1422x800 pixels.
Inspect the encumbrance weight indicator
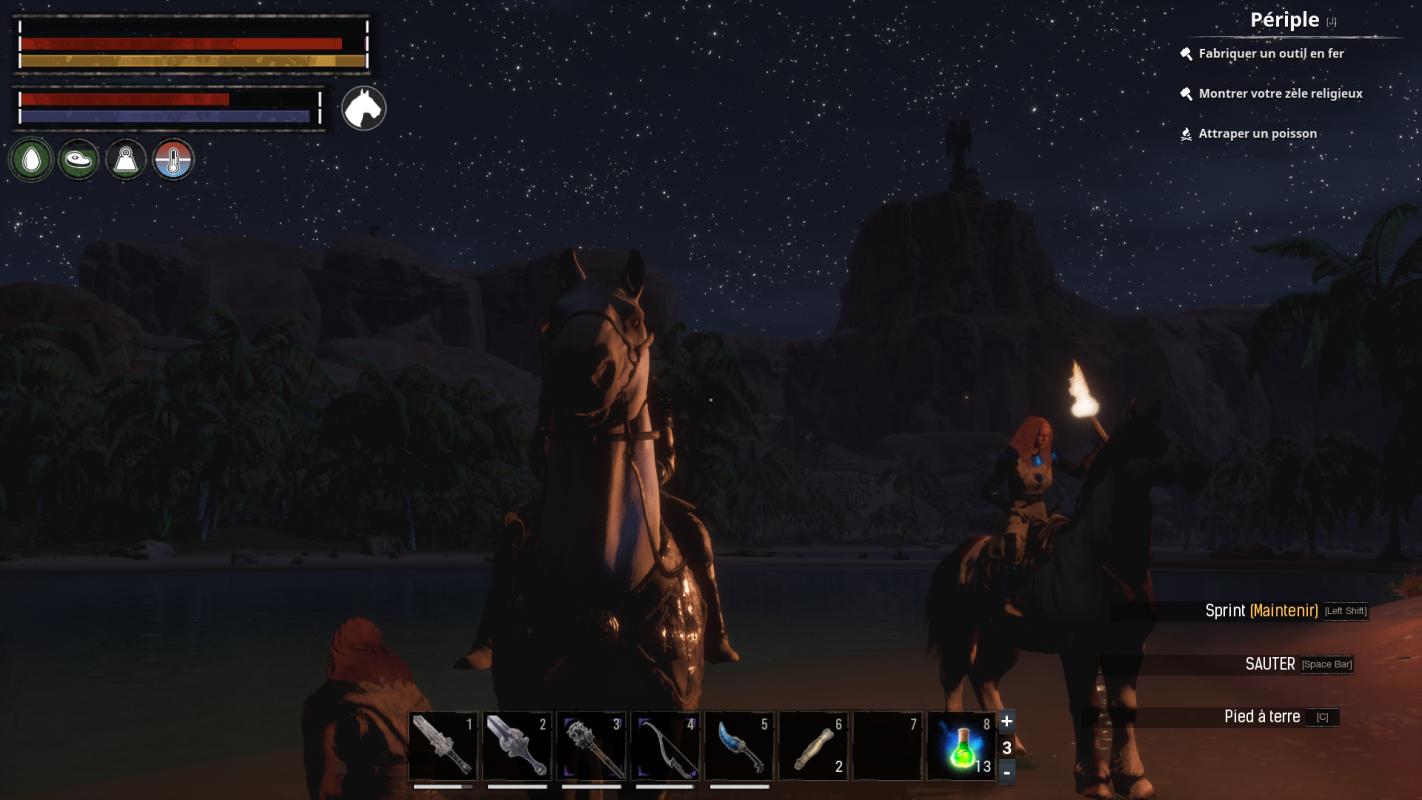pos(125,159)
